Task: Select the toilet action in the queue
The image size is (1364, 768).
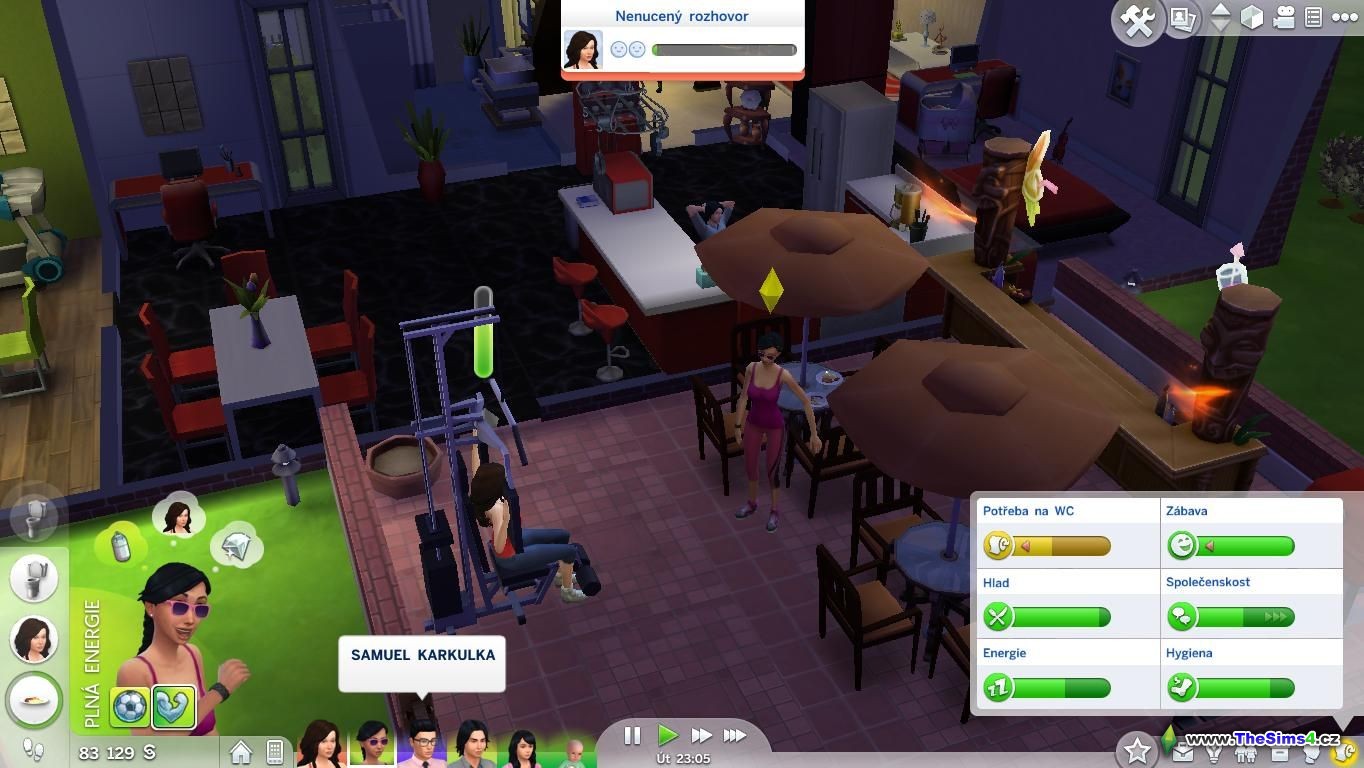Action: coord(34,578)
